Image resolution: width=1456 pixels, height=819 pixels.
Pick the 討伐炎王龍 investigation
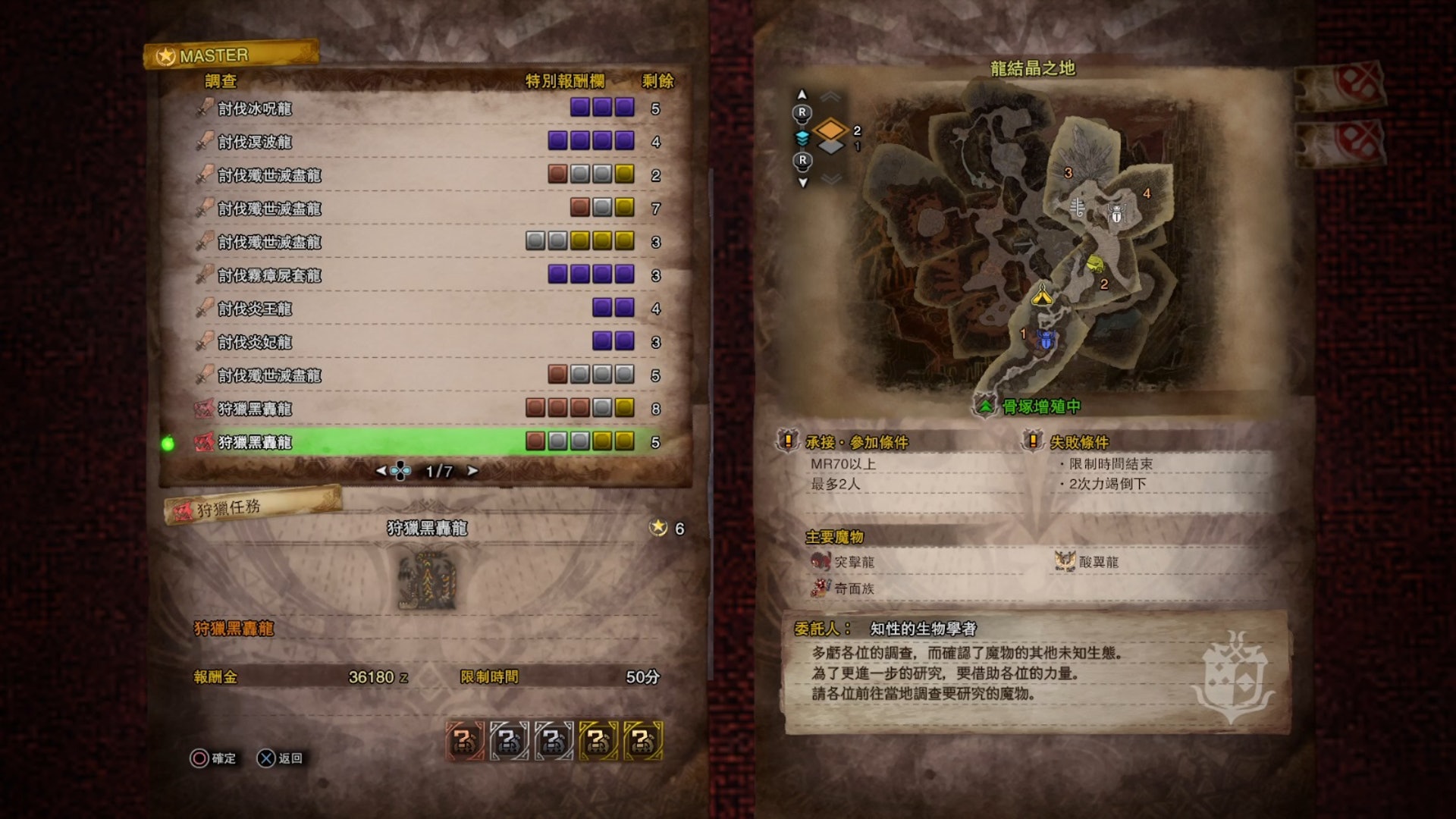point(425,309)
